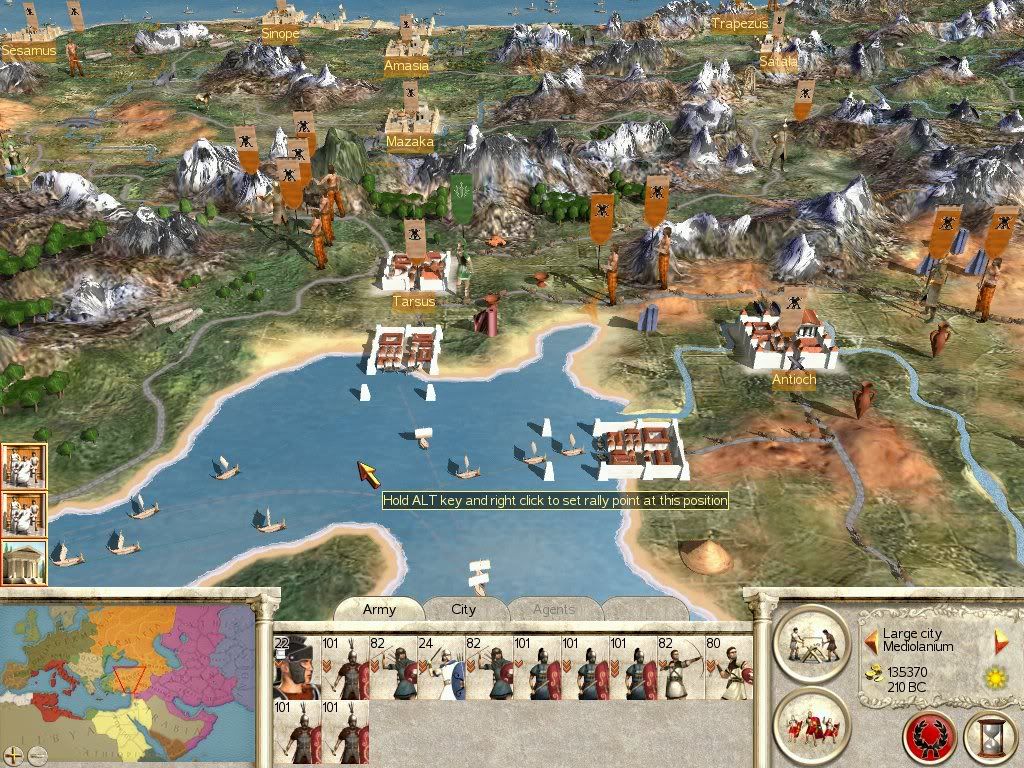The image size is (1024, 768).
Task: Zoom out the minimap with minus button
Action: (x=36, y=754)
